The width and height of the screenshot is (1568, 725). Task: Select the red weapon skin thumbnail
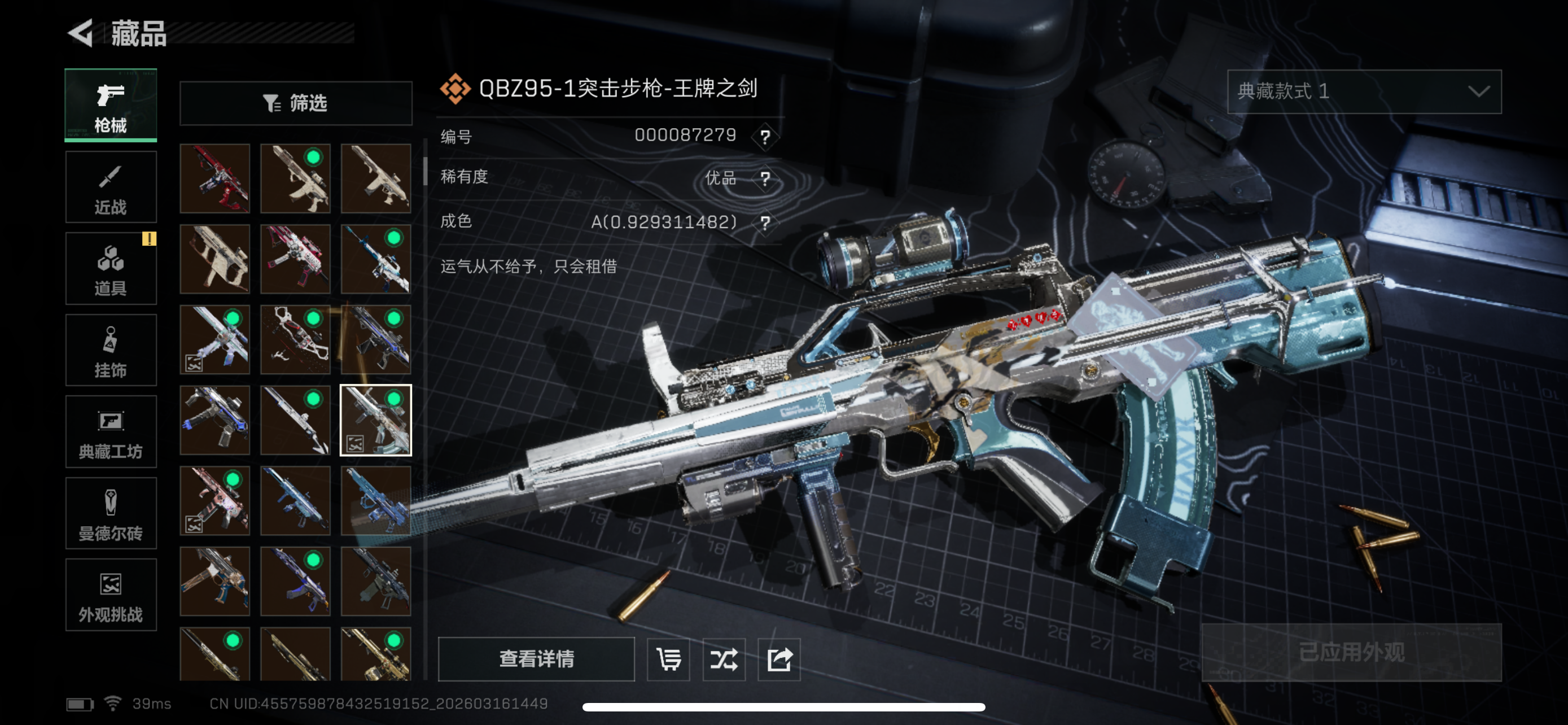tap(215, 178)
